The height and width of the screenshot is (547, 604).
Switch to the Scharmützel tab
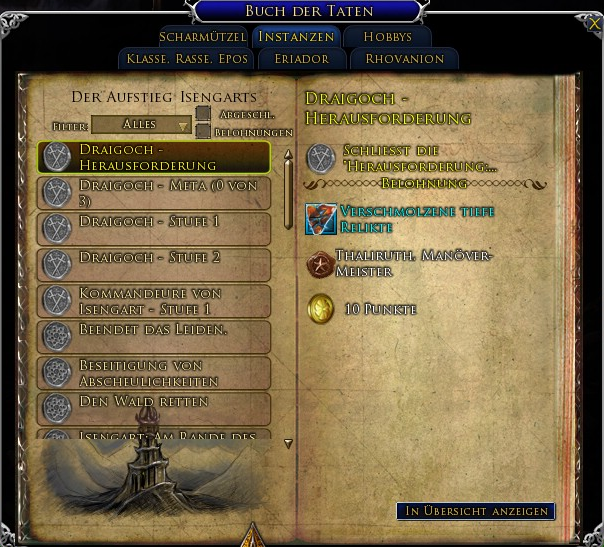203,37
